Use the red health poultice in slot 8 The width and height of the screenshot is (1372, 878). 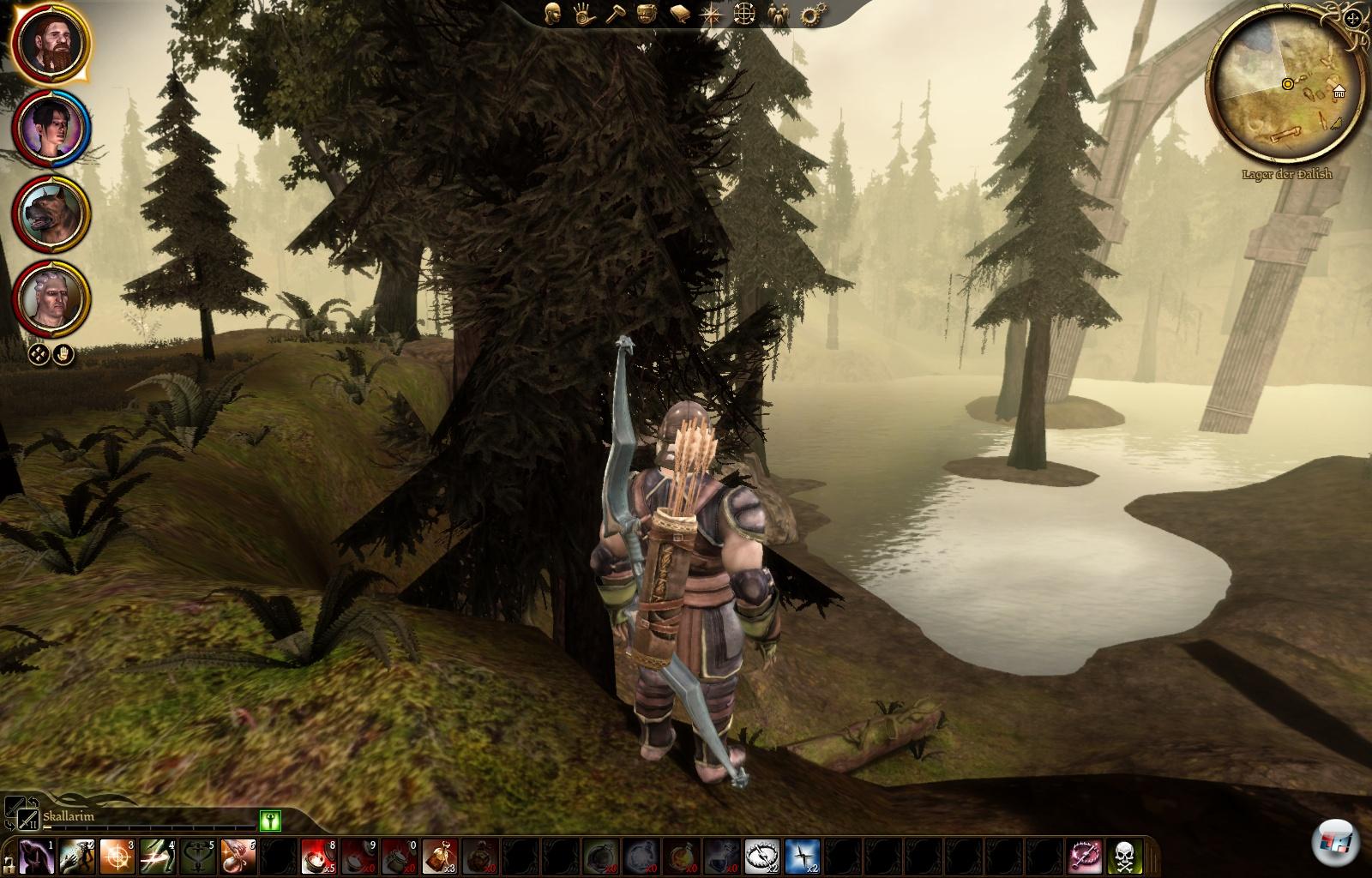[x=317, y=857]
